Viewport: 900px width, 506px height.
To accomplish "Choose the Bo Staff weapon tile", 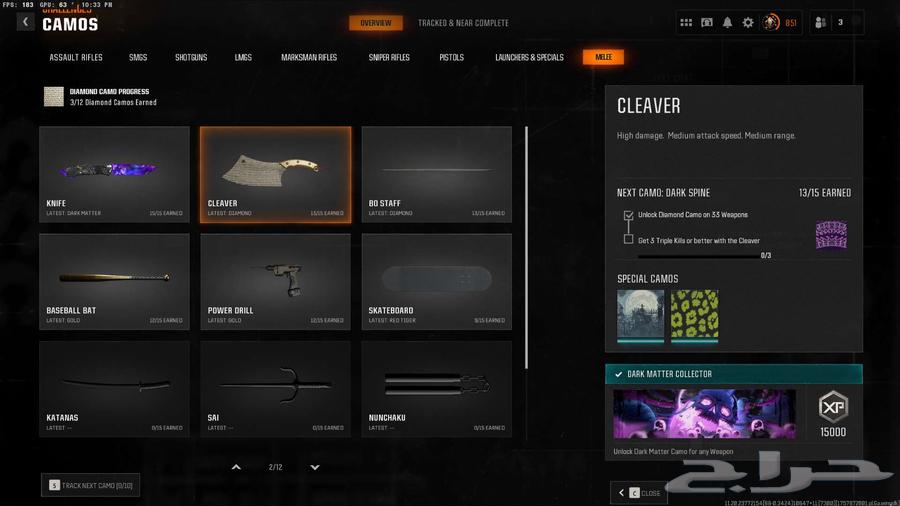I will pyautogui.click(x=436, y=173).
